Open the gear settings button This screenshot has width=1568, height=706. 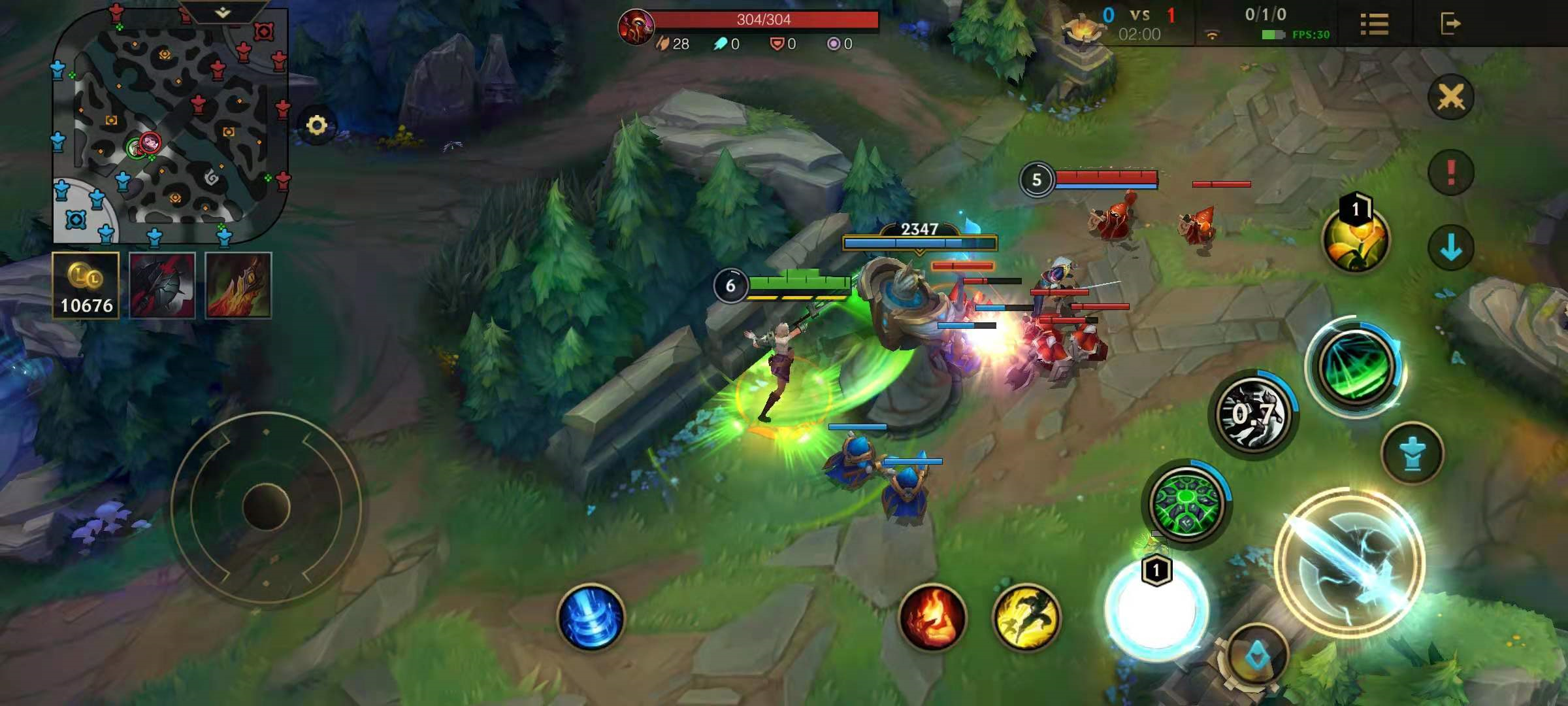tap(317, 125)
